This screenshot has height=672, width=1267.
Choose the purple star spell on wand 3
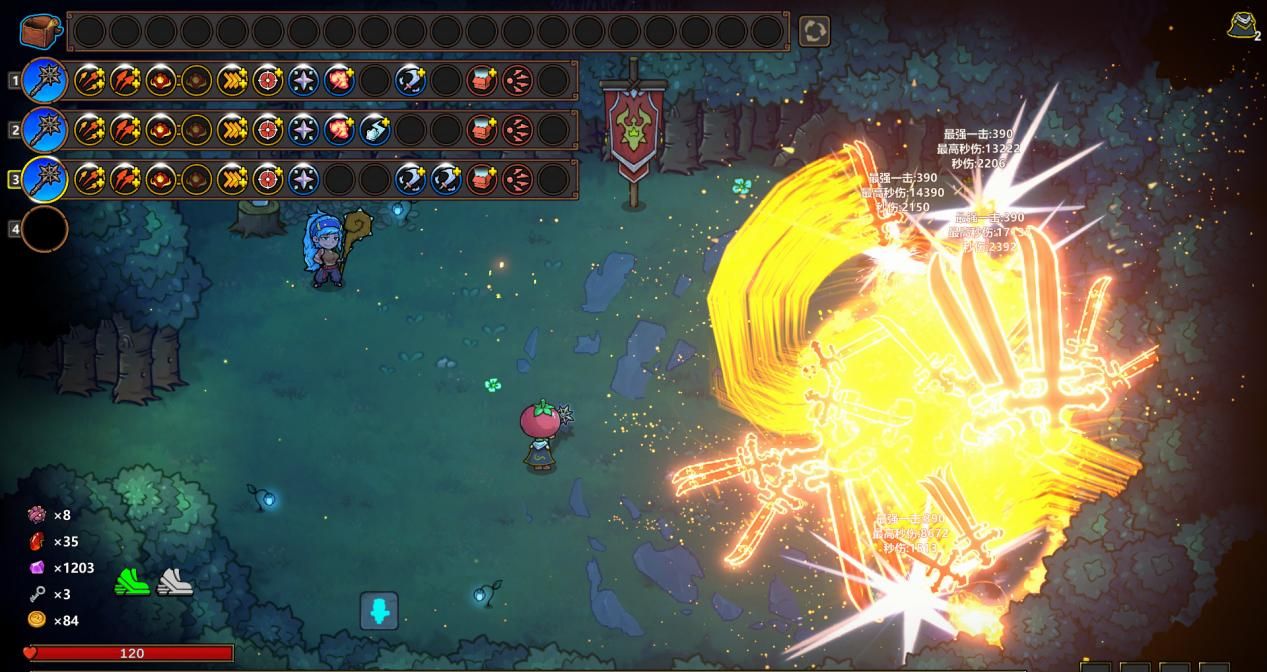[x=303, y=180]
